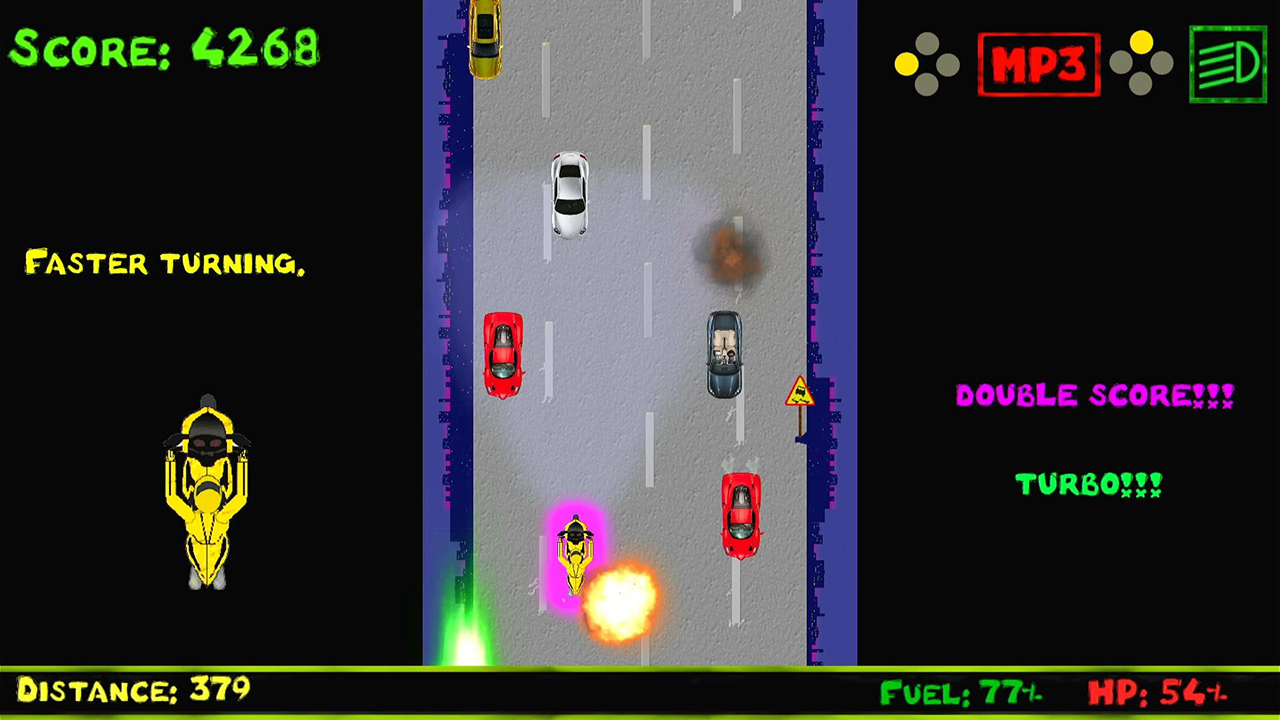Open the left controller pad options
The width and height of the screenshot is (1280, 720).
click(x=928, y=63)
